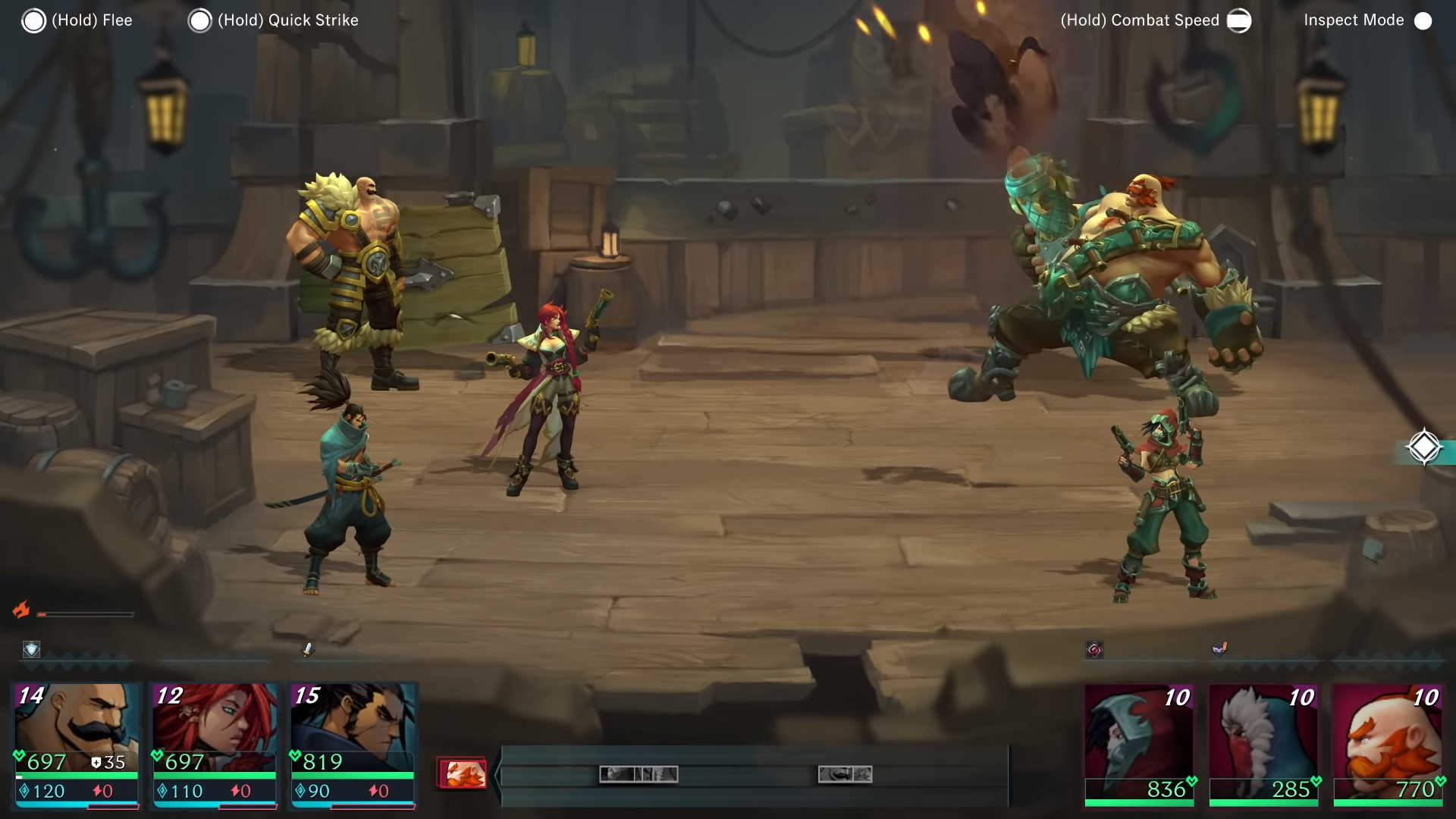Select the right group of turn-order markers
The height and width of the screenshot is (819, 1456).
(845, 774)
